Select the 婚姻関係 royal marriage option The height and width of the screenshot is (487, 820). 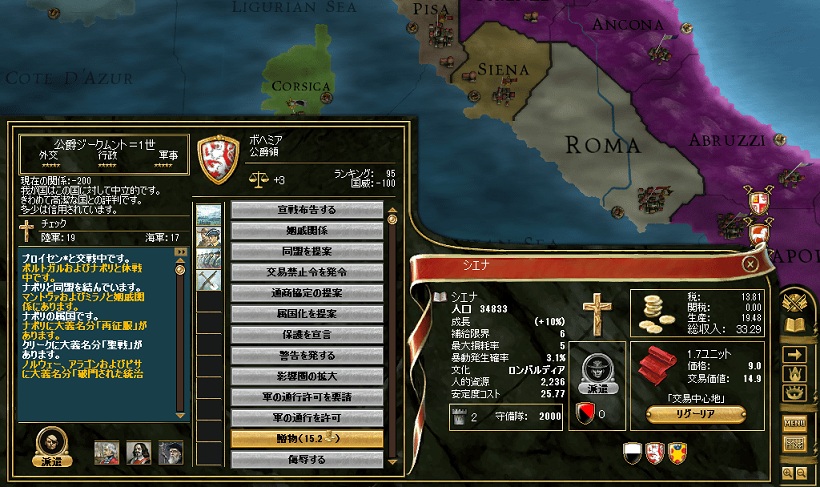tap(307, 231)
